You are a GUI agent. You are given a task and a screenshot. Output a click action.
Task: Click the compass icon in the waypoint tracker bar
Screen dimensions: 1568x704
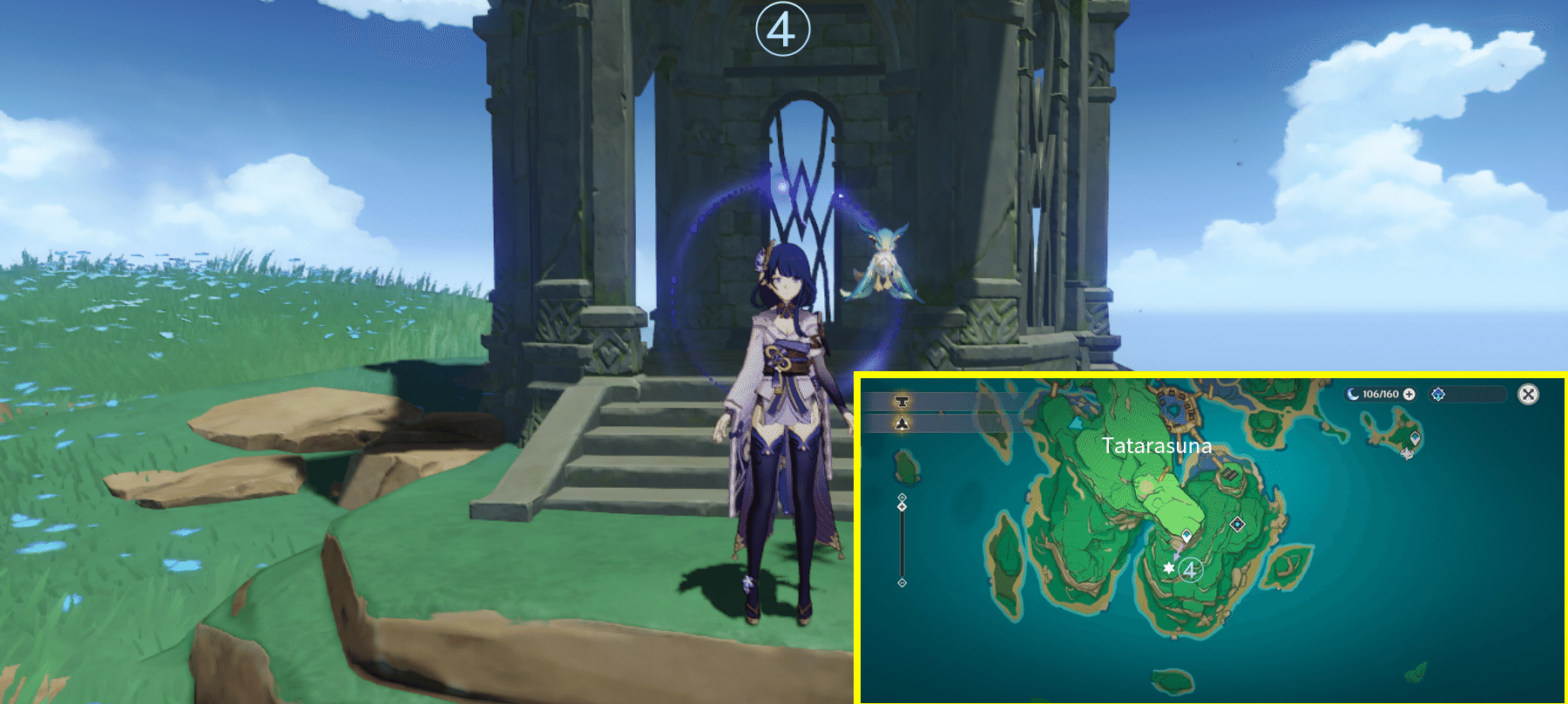tap(1438, 394)
